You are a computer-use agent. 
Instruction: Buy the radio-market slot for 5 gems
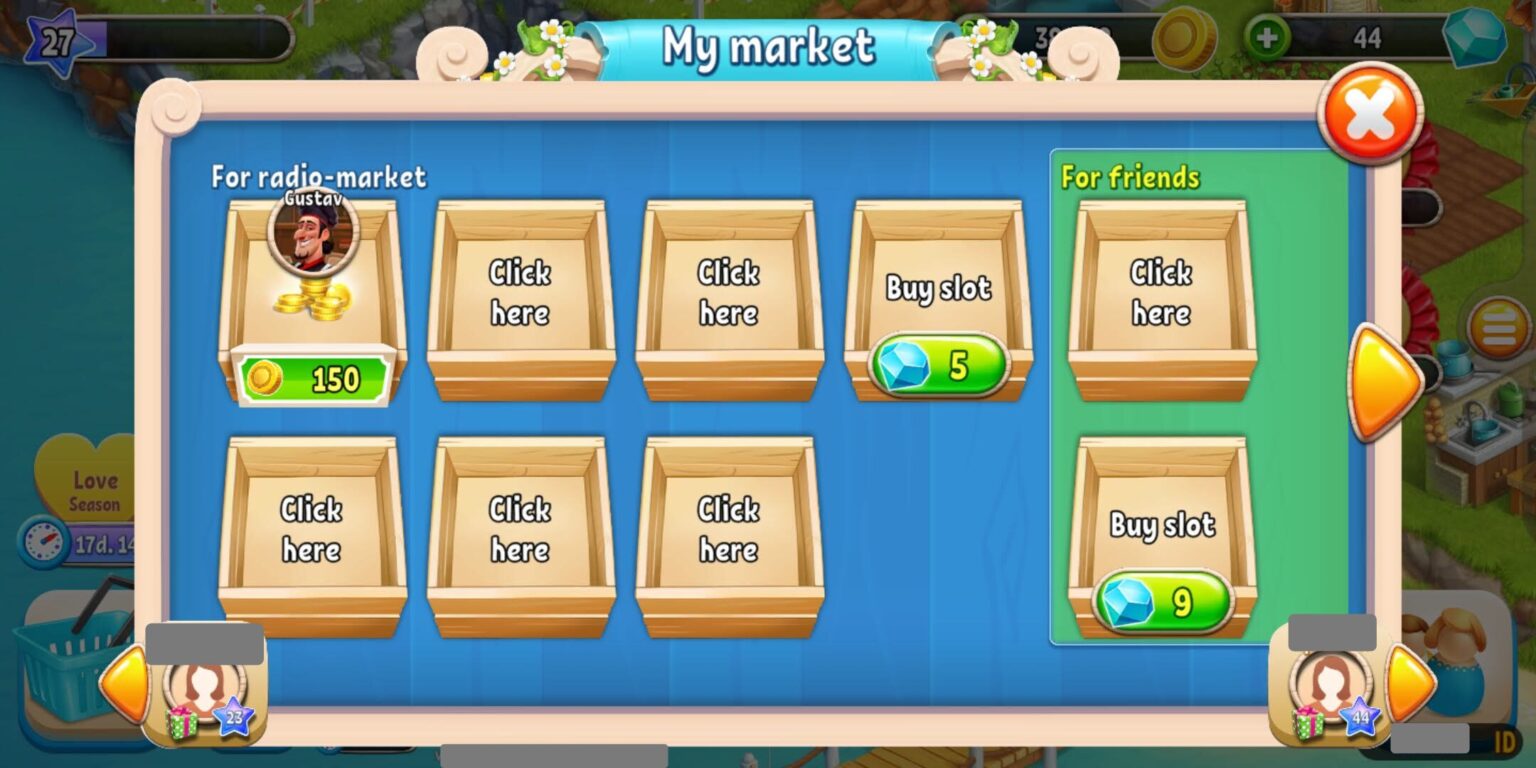(938, 366)
